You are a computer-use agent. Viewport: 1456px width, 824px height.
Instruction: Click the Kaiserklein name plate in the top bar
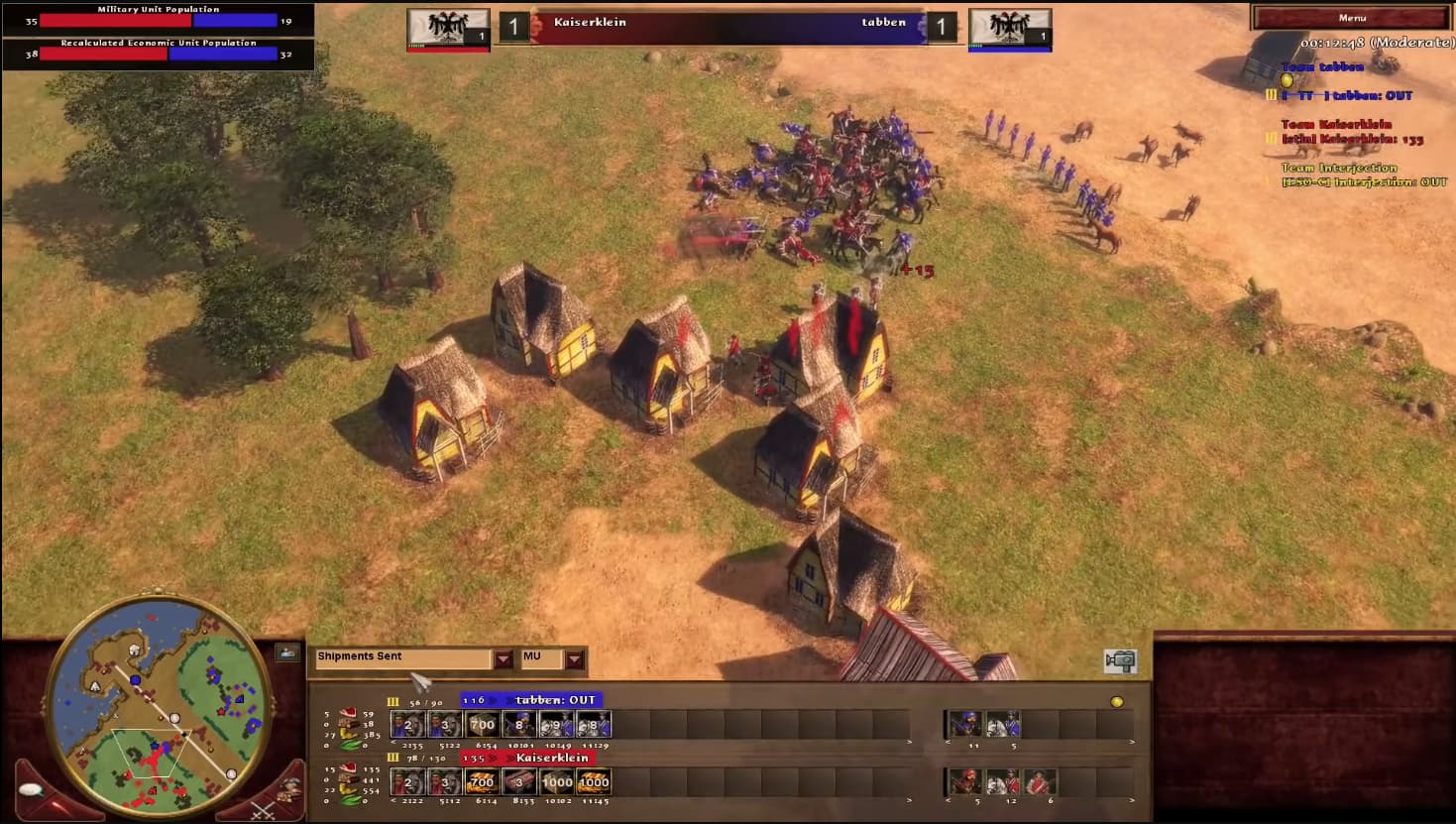pos(590,22)
